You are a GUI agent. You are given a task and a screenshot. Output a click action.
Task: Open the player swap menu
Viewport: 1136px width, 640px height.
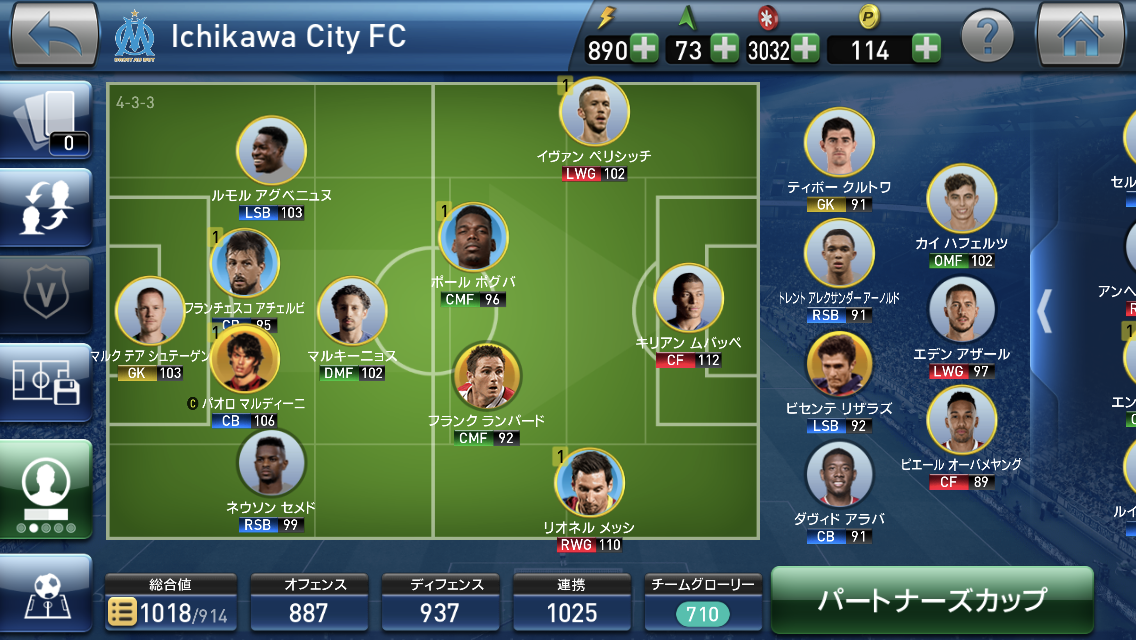[46, 207]
